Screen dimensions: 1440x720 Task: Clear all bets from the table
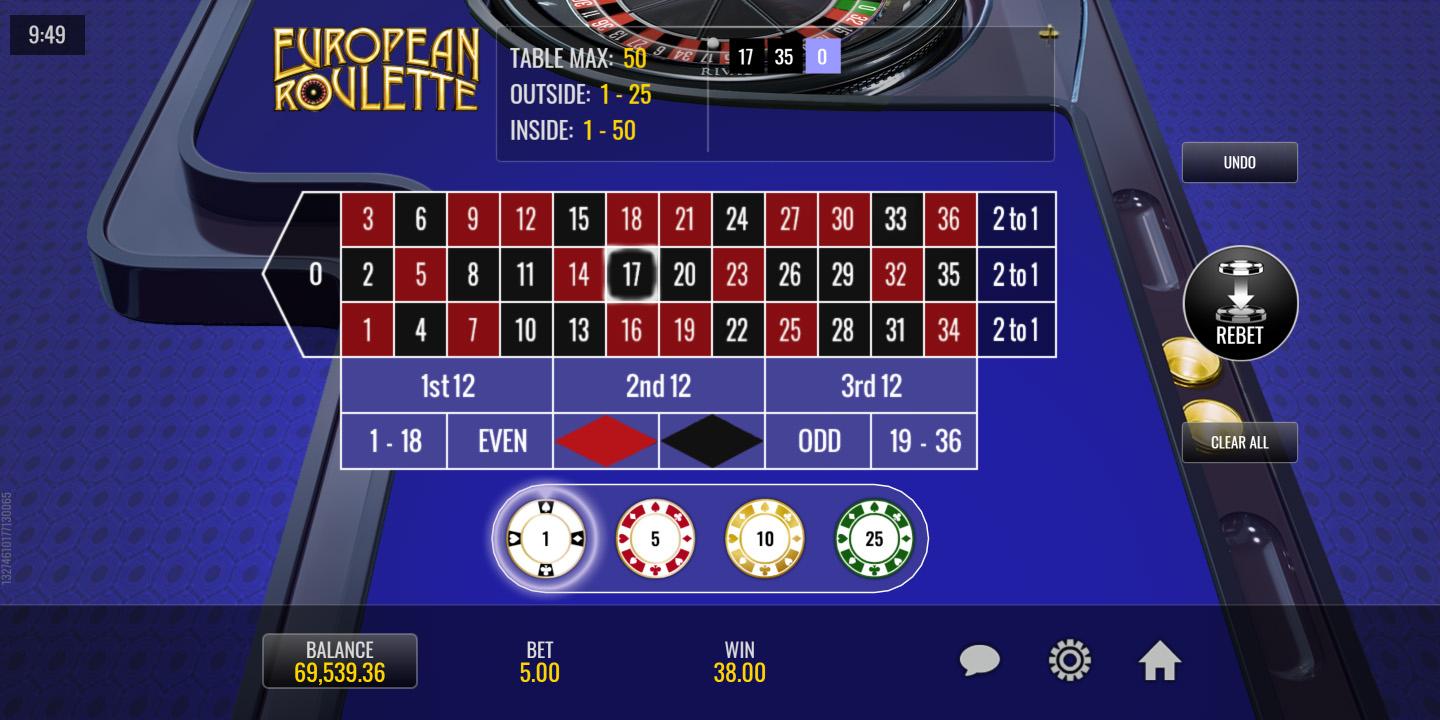tap(1239, 442)
